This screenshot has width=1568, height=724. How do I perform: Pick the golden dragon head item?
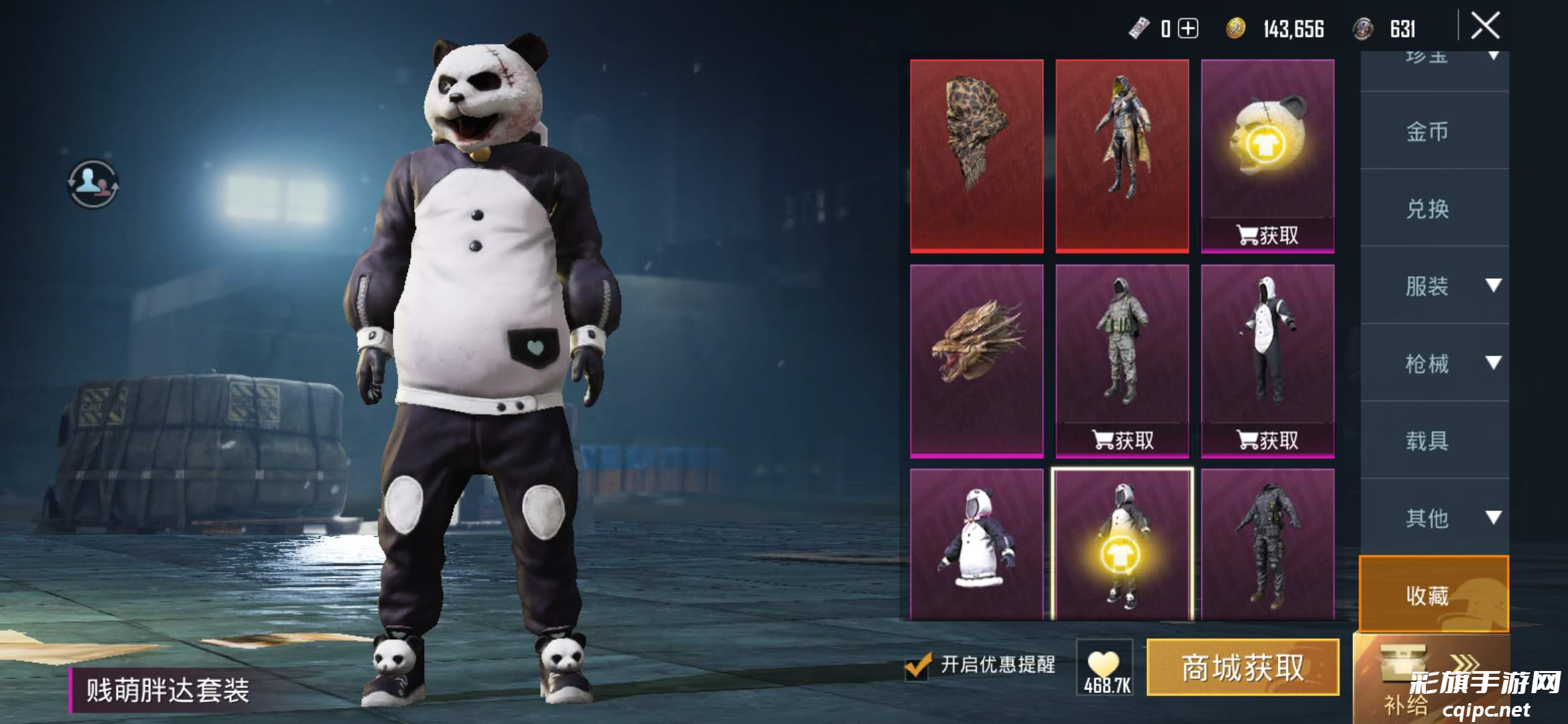(x=976, y=361)
